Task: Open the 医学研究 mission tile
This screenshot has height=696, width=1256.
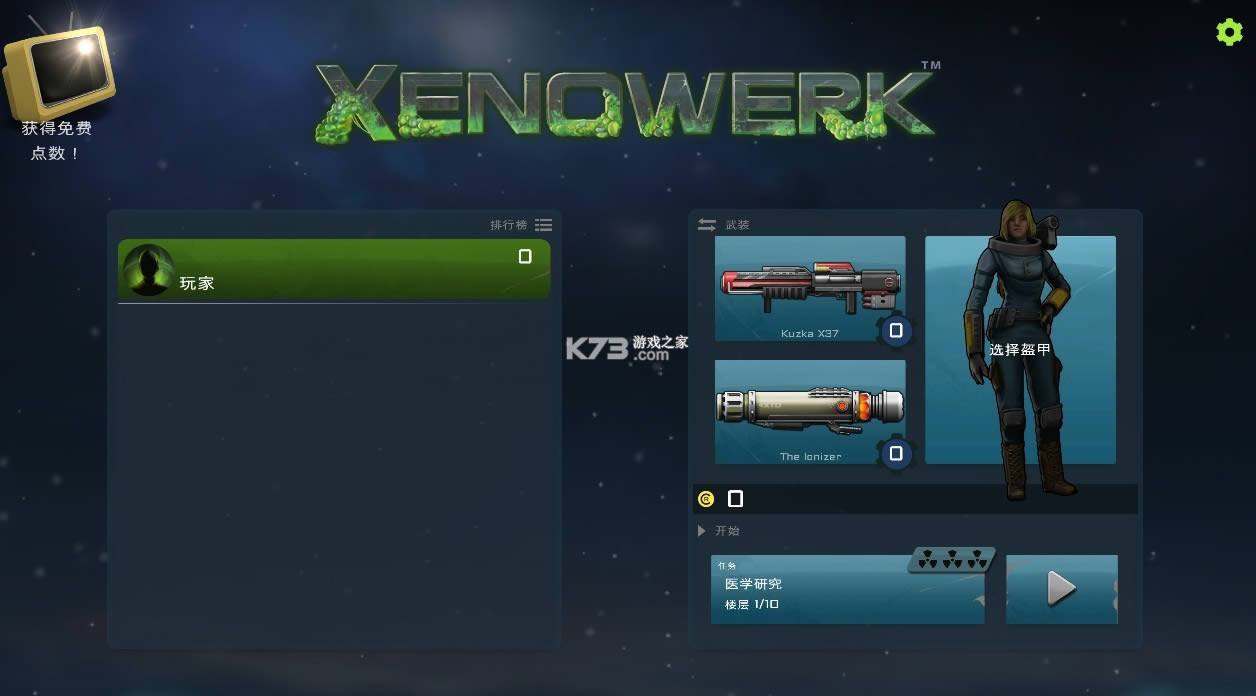Action: 847,590
